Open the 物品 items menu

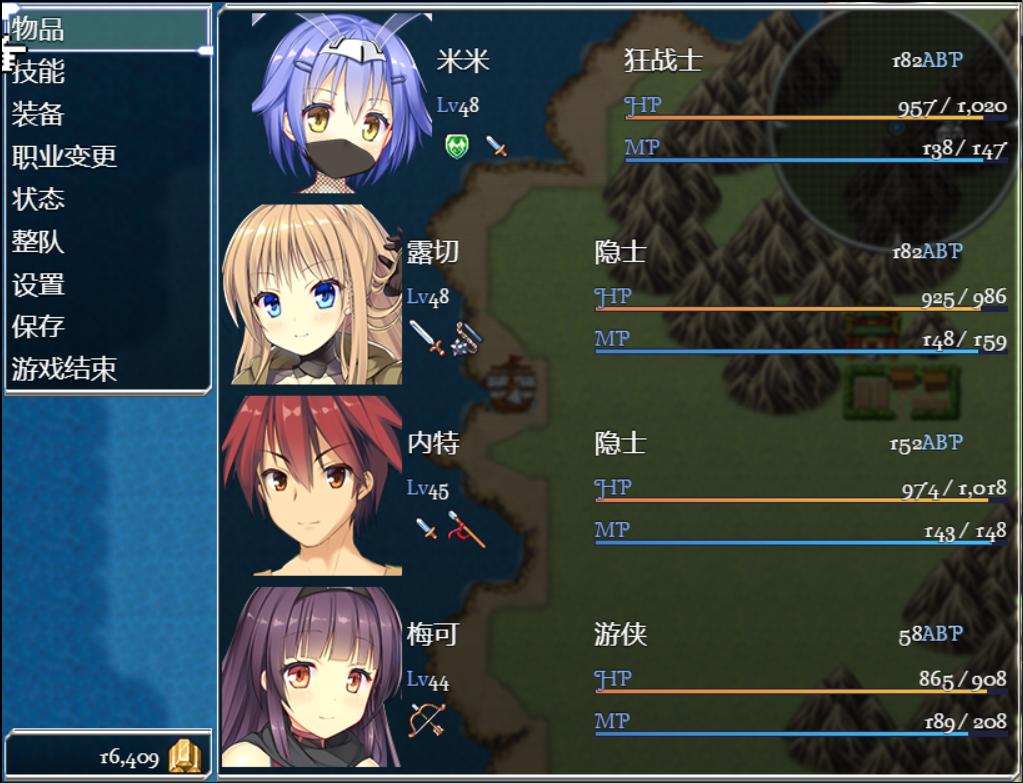(x=40, y=30)
